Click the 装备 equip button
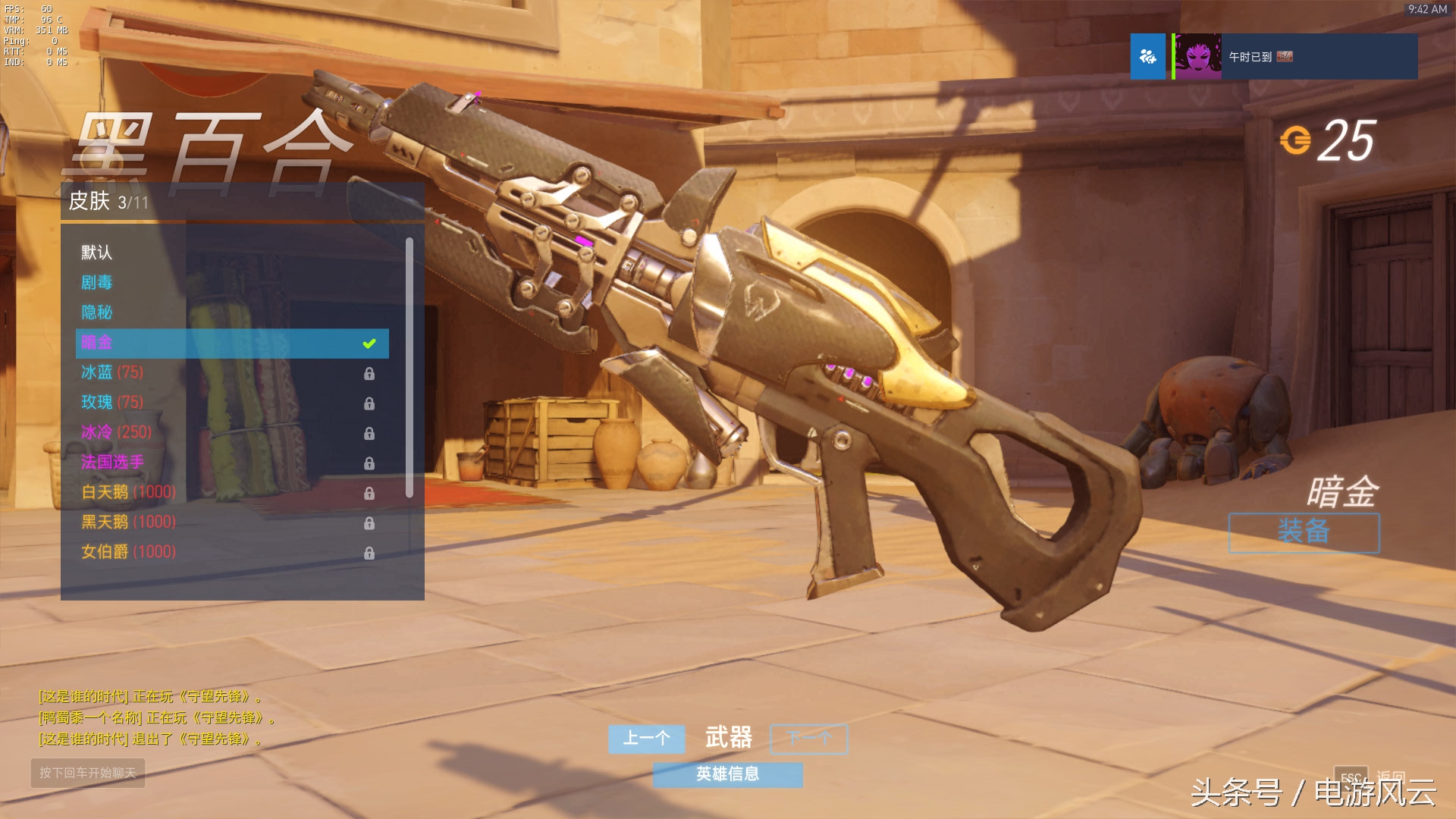The image size is (1456, 819). click(1304, 532)
